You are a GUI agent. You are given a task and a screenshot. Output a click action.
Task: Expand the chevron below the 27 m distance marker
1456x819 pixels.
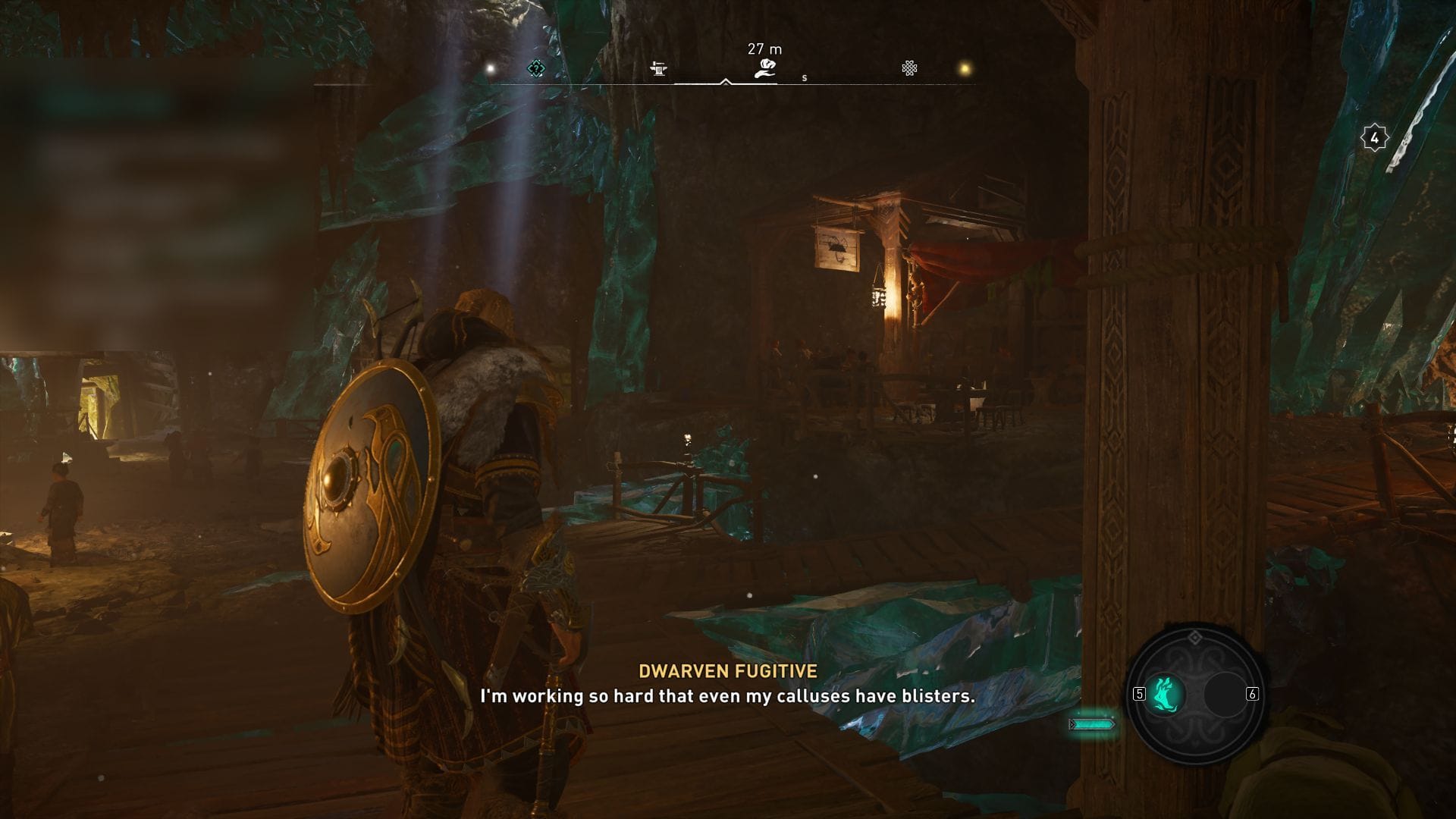click(x=725, y=83)
